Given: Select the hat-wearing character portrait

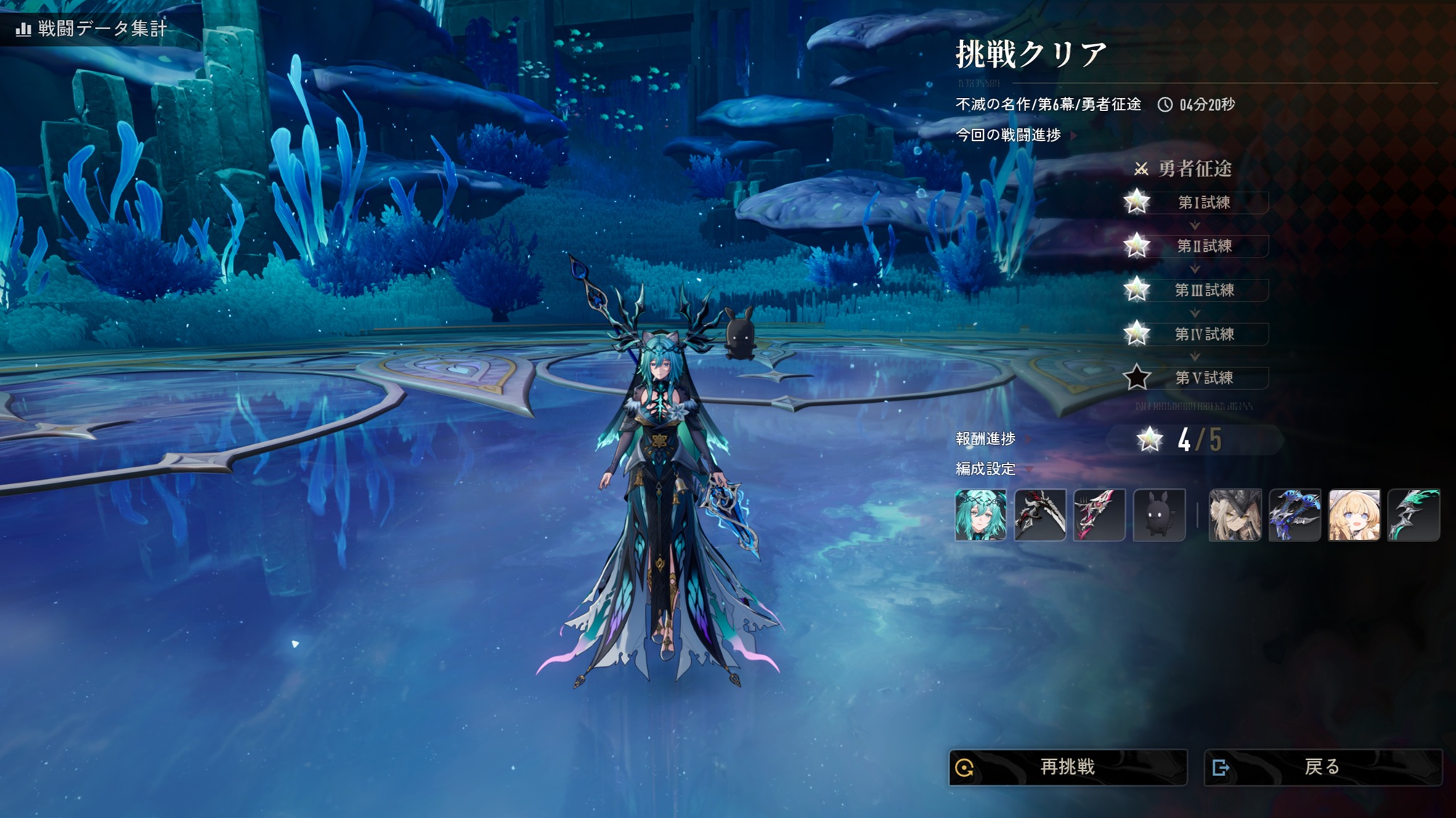Looking at the screenshot, I should click(1235, 515).
